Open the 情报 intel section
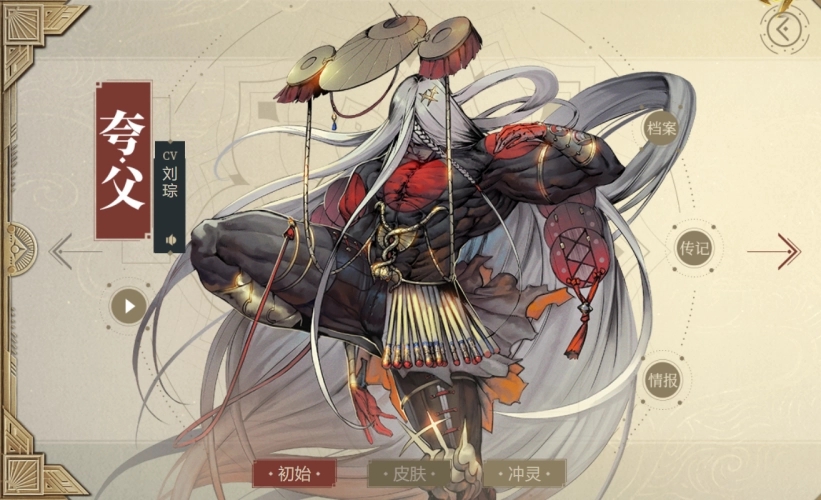 click(662, 379)
